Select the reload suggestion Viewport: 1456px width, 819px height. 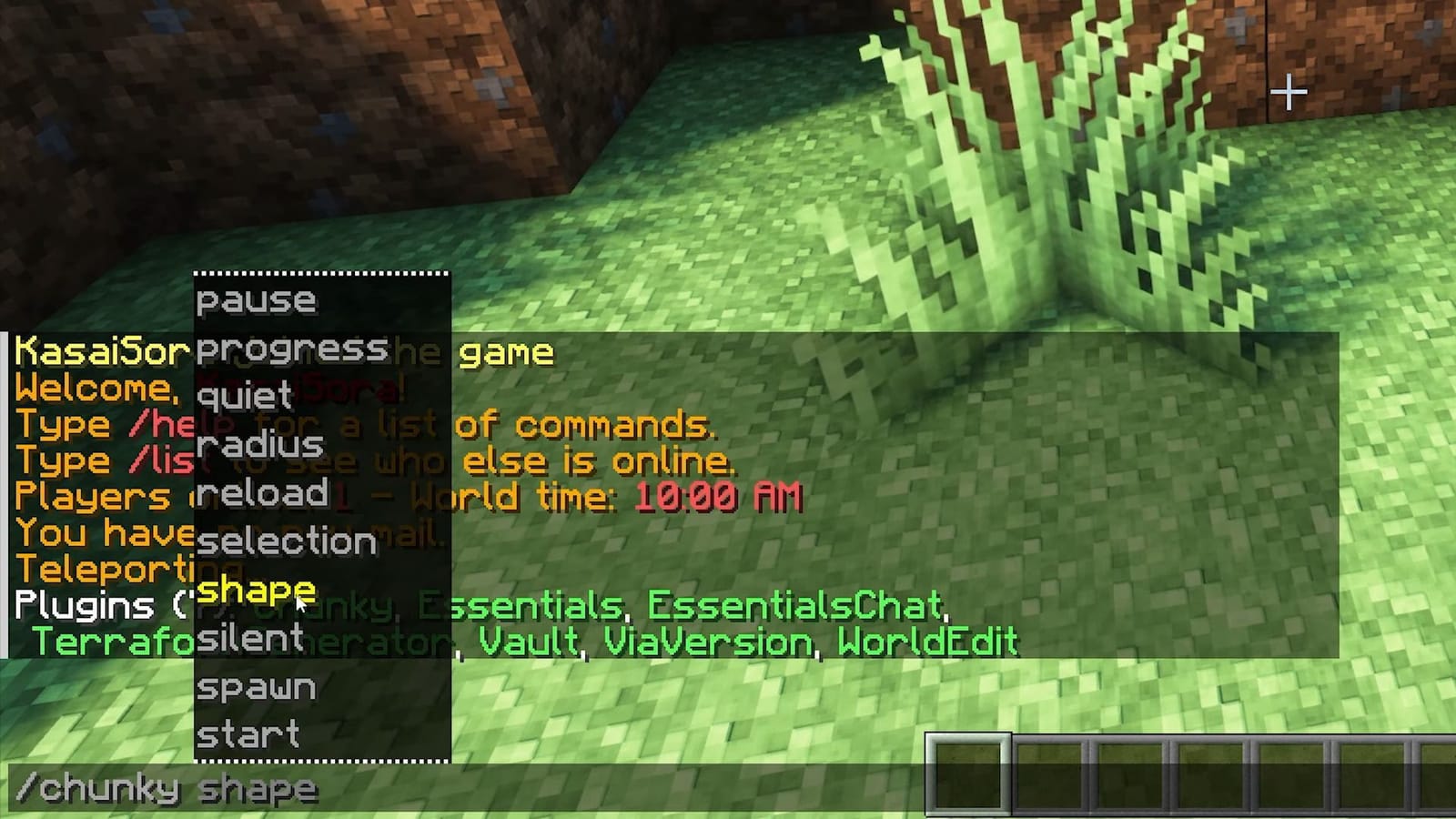tap(262, 494)
